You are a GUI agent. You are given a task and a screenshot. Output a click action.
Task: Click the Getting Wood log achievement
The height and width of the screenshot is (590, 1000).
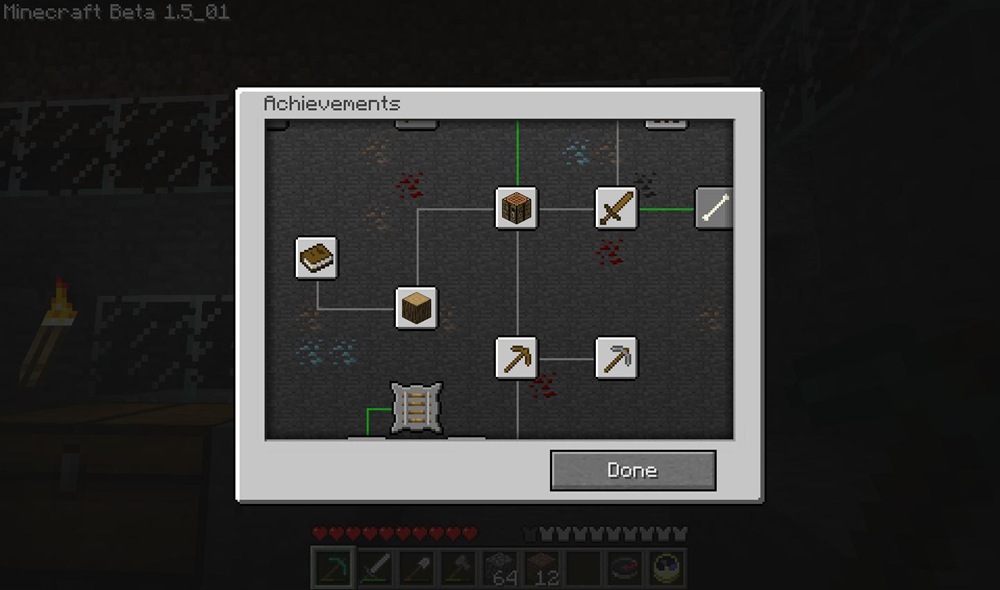point(416,308)
